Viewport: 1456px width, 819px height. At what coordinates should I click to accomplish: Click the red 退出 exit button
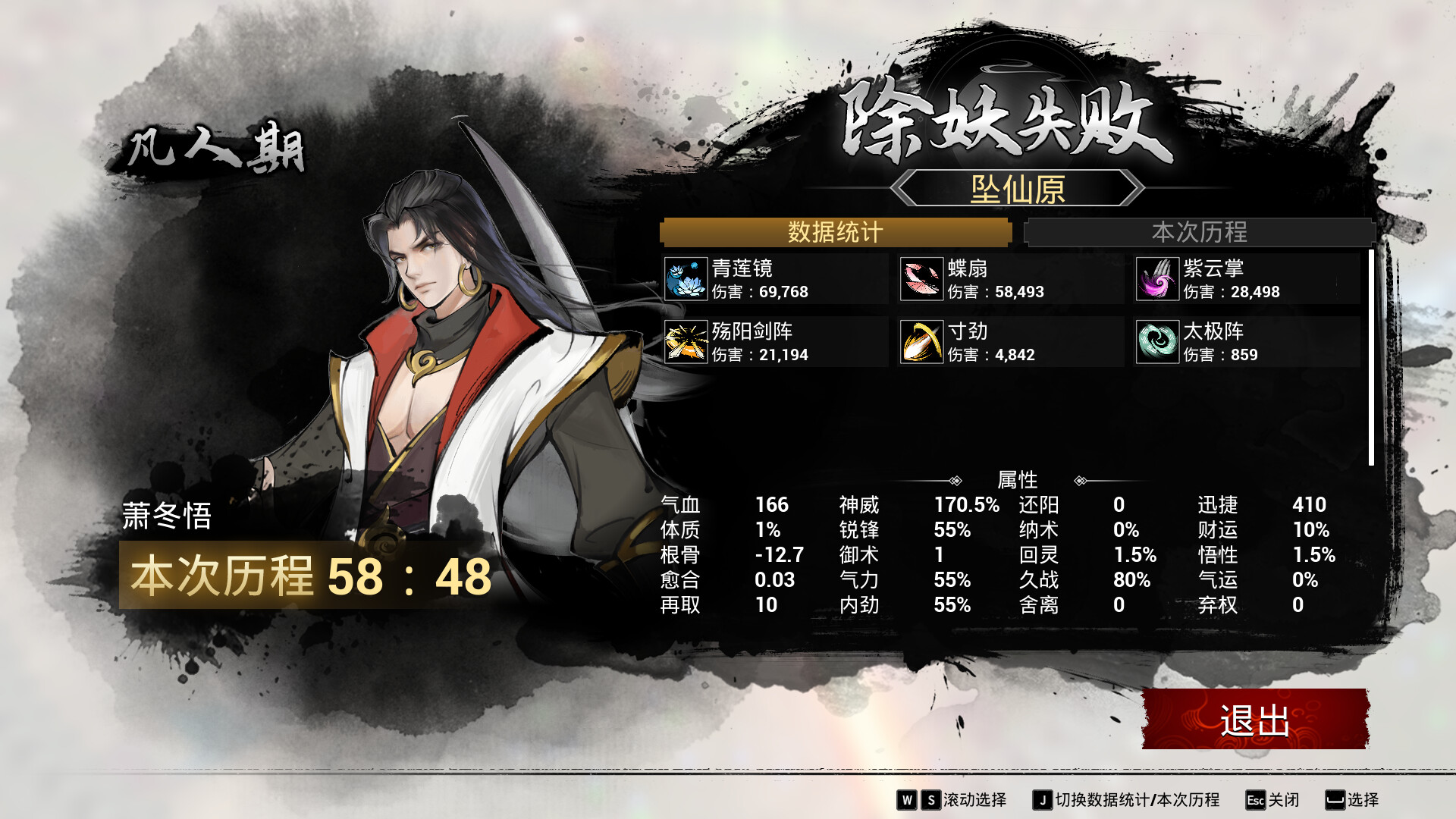click(x=1255, y=719)
